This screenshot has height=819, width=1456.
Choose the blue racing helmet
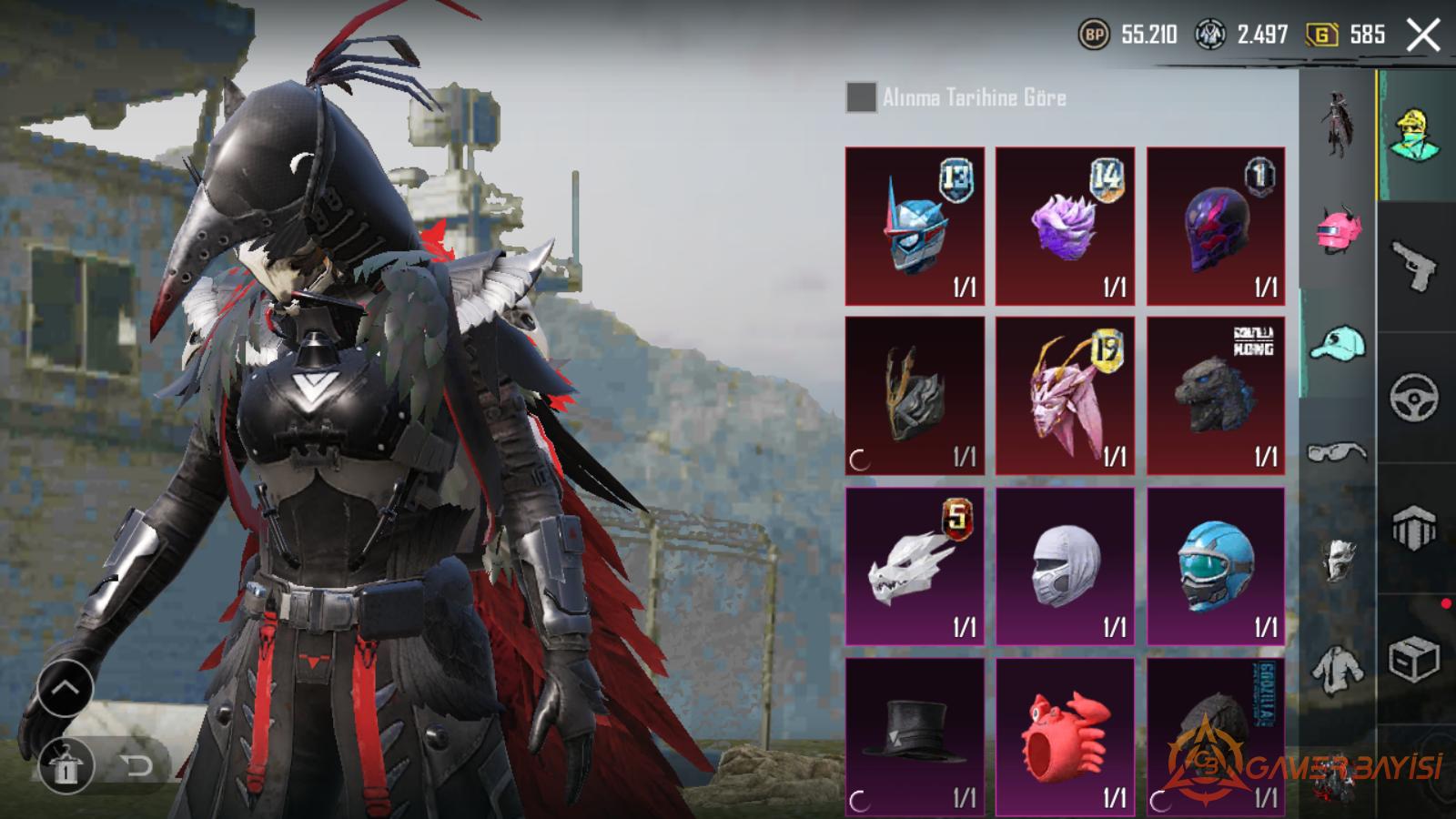[1216, 566]
